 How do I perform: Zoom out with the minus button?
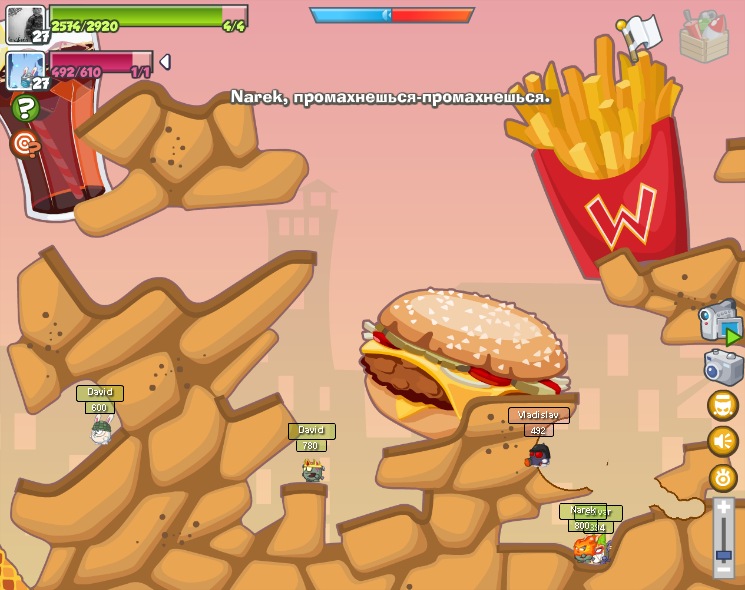pyautogui.click(x=724, y=569)
